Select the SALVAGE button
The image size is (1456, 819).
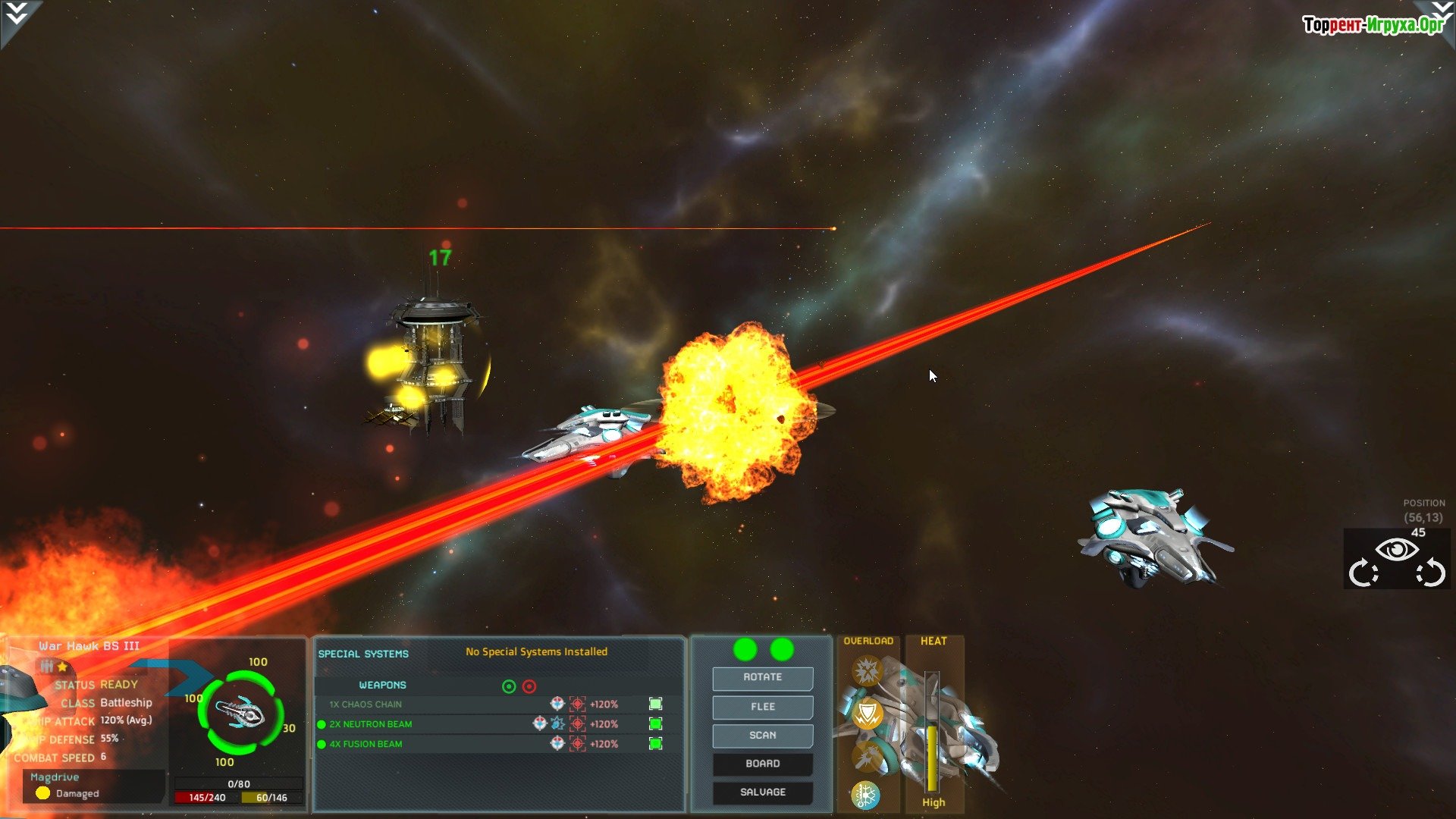pyautogui.click(x=762, y=792)
